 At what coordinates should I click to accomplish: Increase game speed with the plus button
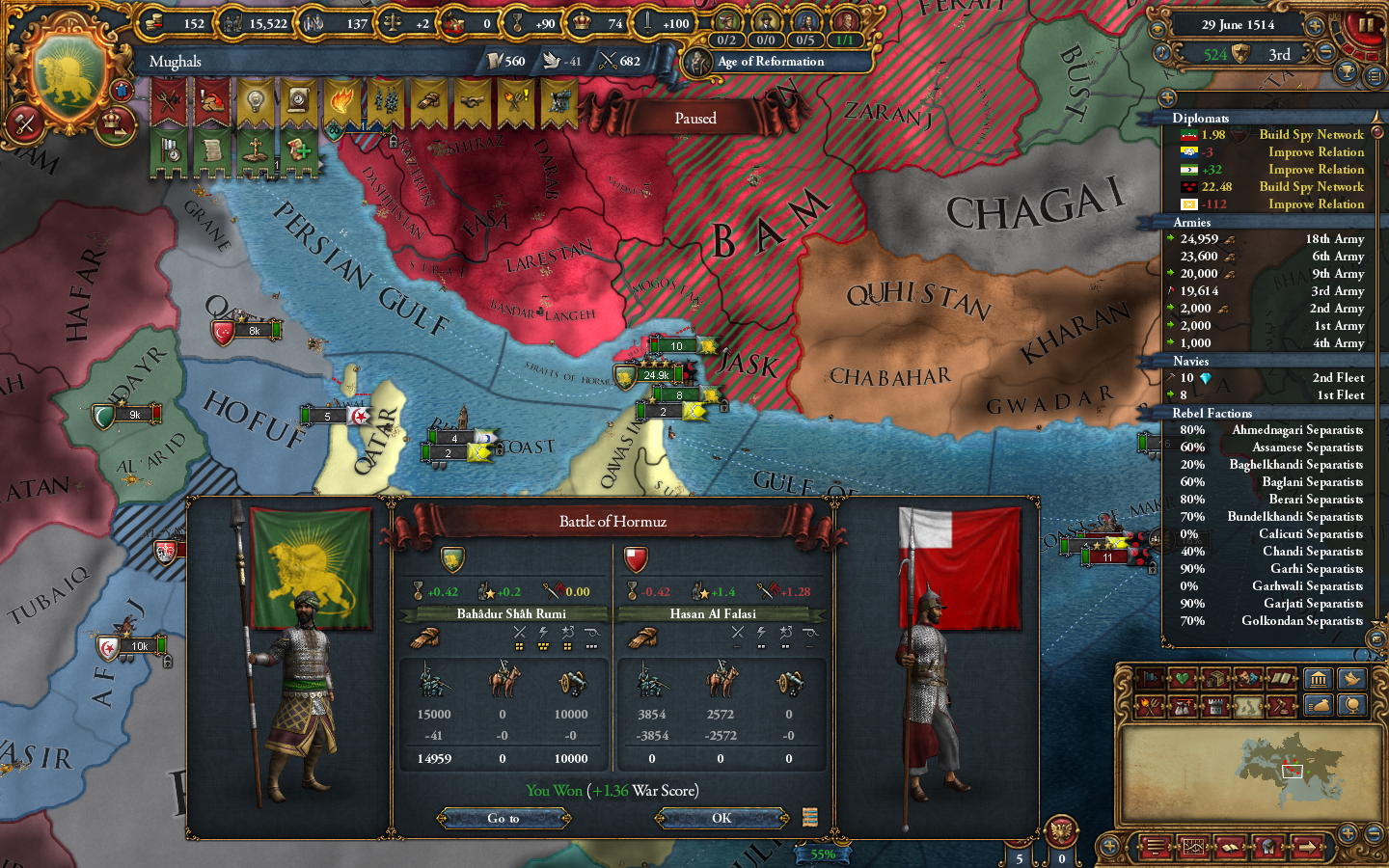[x=1314, y=26]
